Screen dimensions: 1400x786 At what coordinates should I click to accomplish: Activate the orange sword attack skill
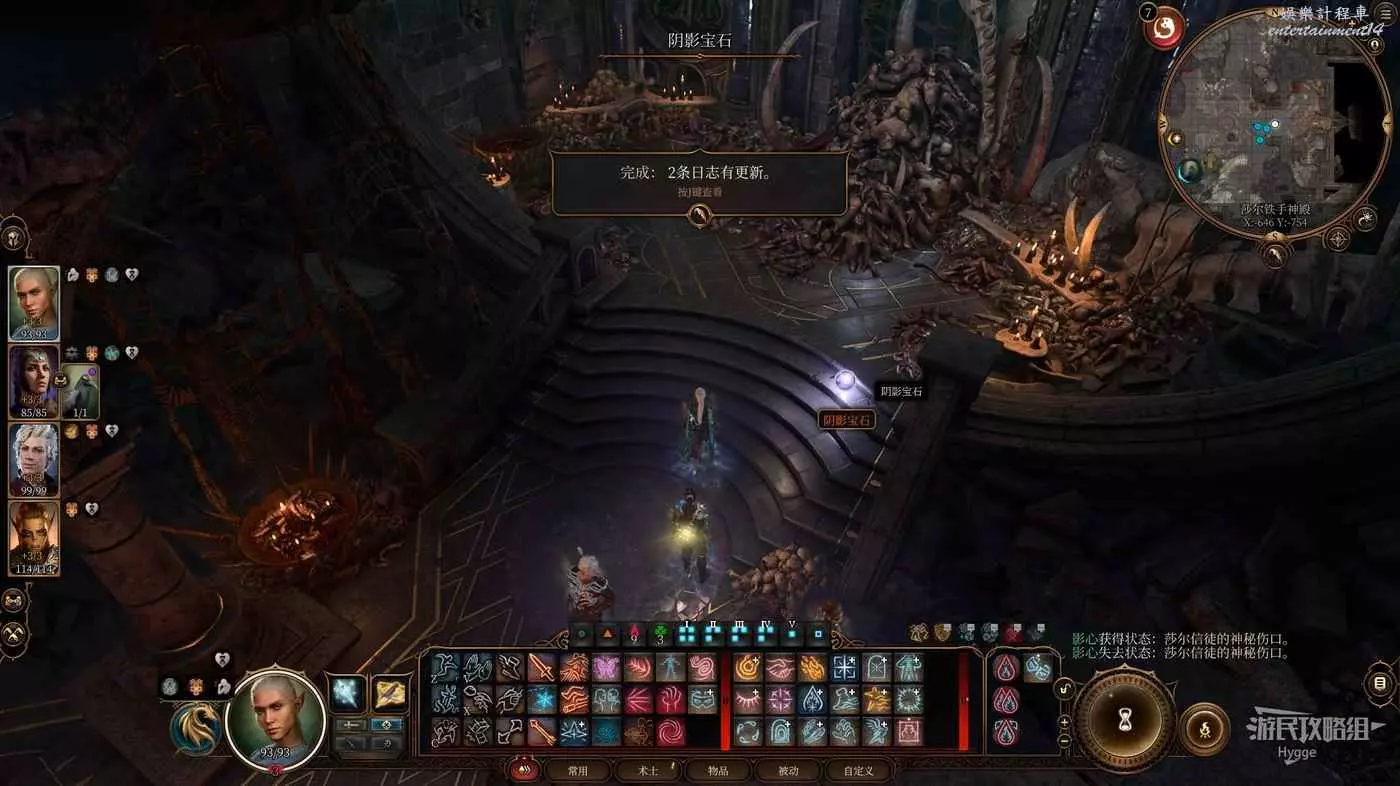(542, 667)
